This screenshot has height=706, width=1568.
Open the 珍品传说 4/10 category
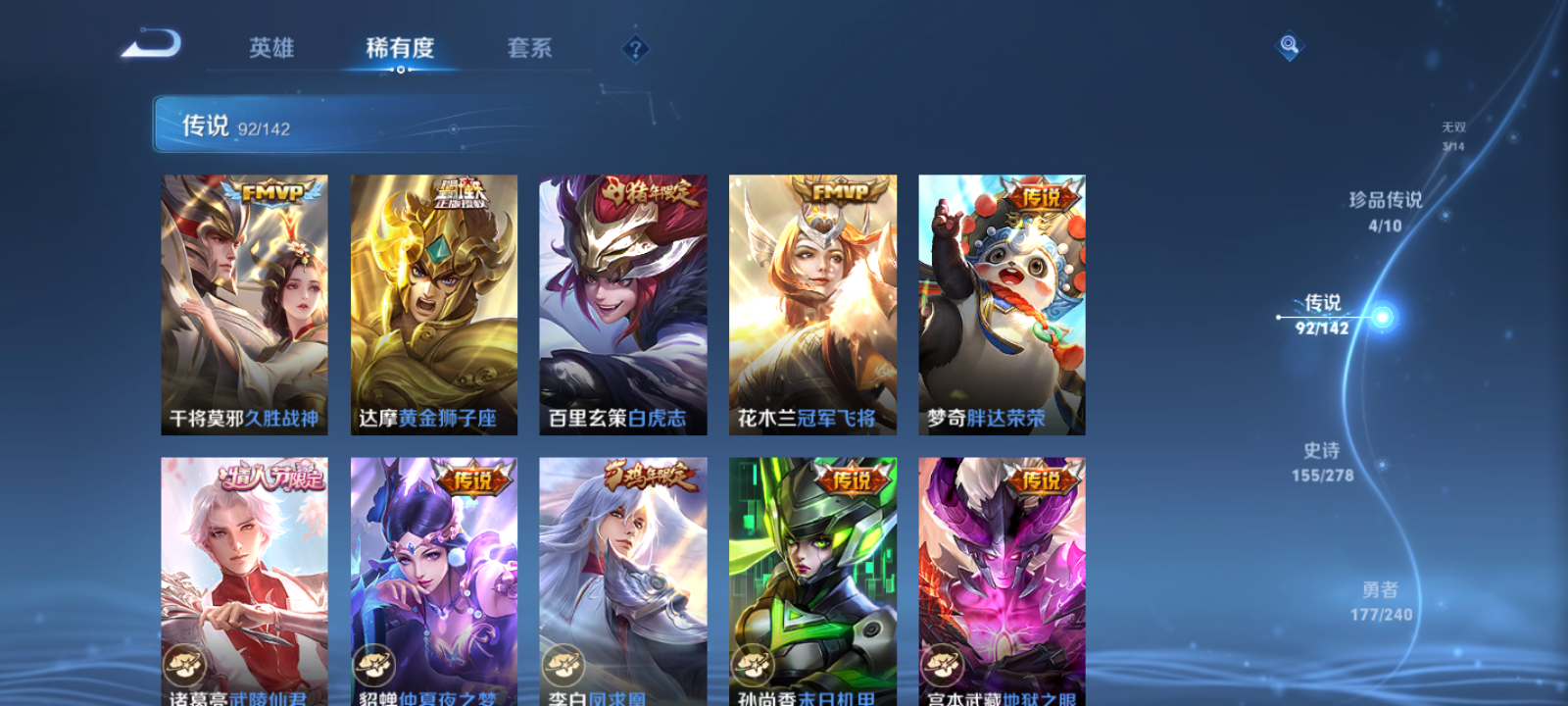[x=1386, y=209]
